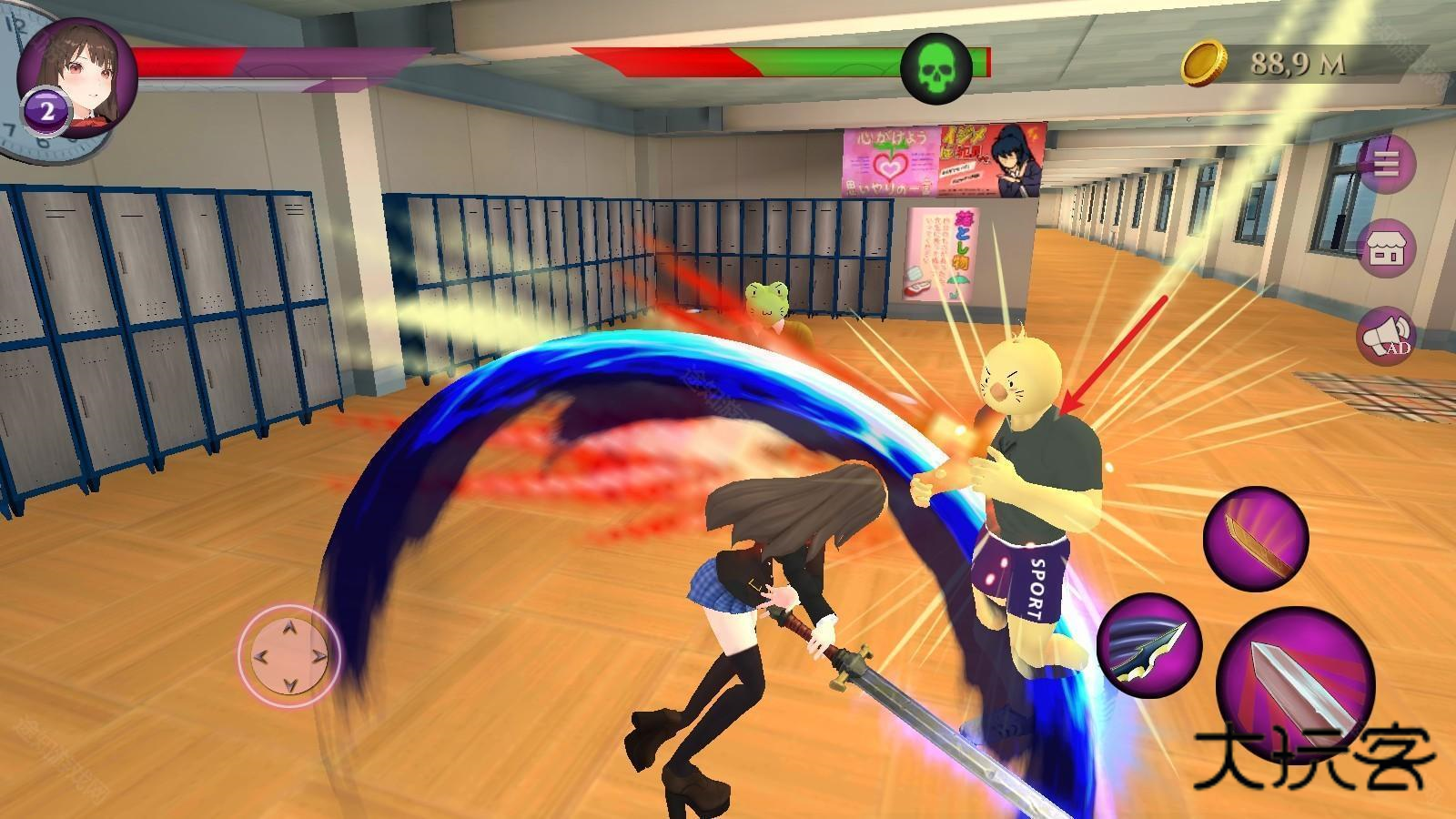Tap the gold coin currency icon
Image resolution: width=1456 pixels, height=819 pixels.
point(1205,63)
